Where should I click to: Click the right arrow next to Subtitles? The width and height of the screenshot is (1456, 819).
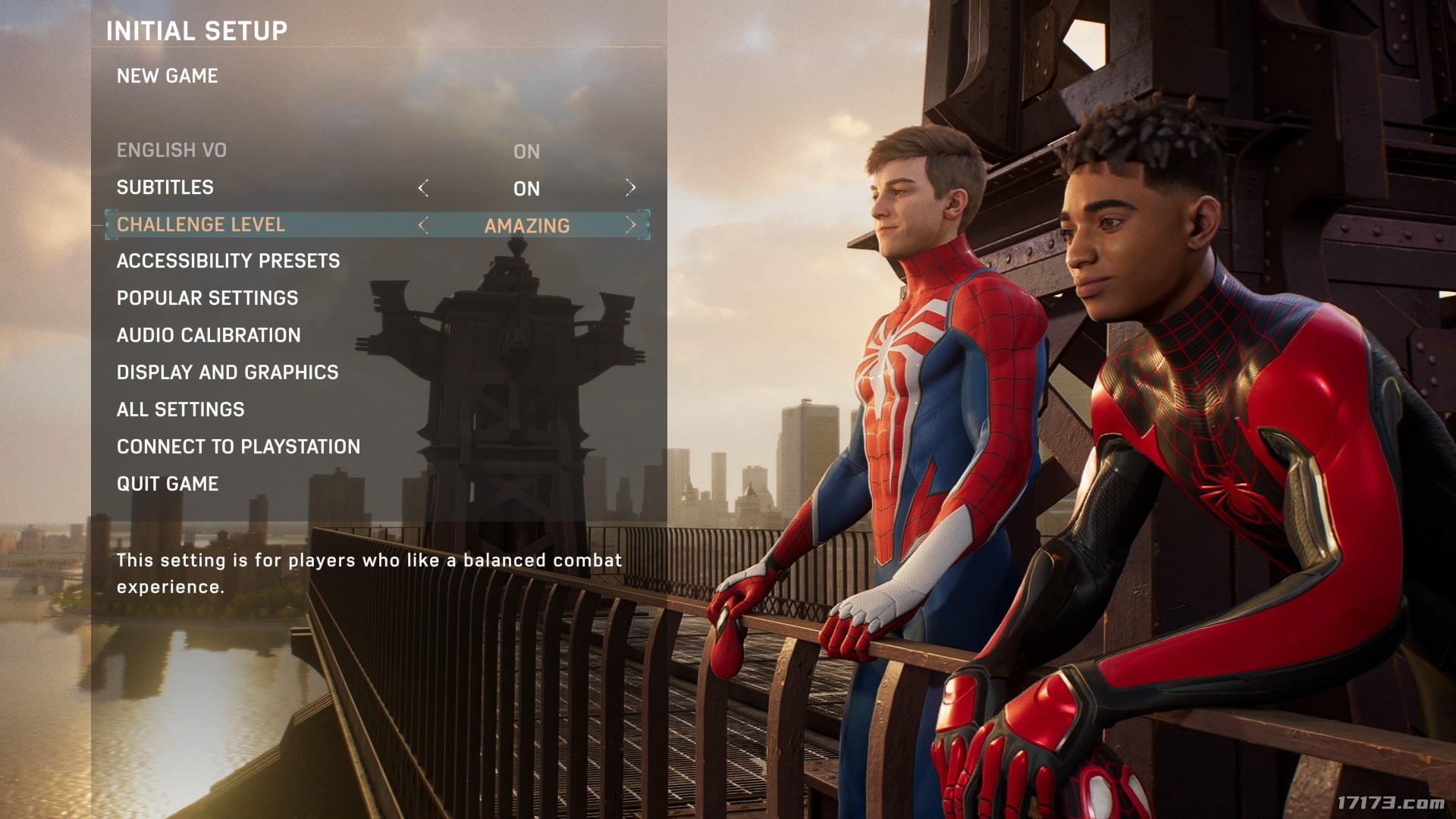(x=630, y=187)
